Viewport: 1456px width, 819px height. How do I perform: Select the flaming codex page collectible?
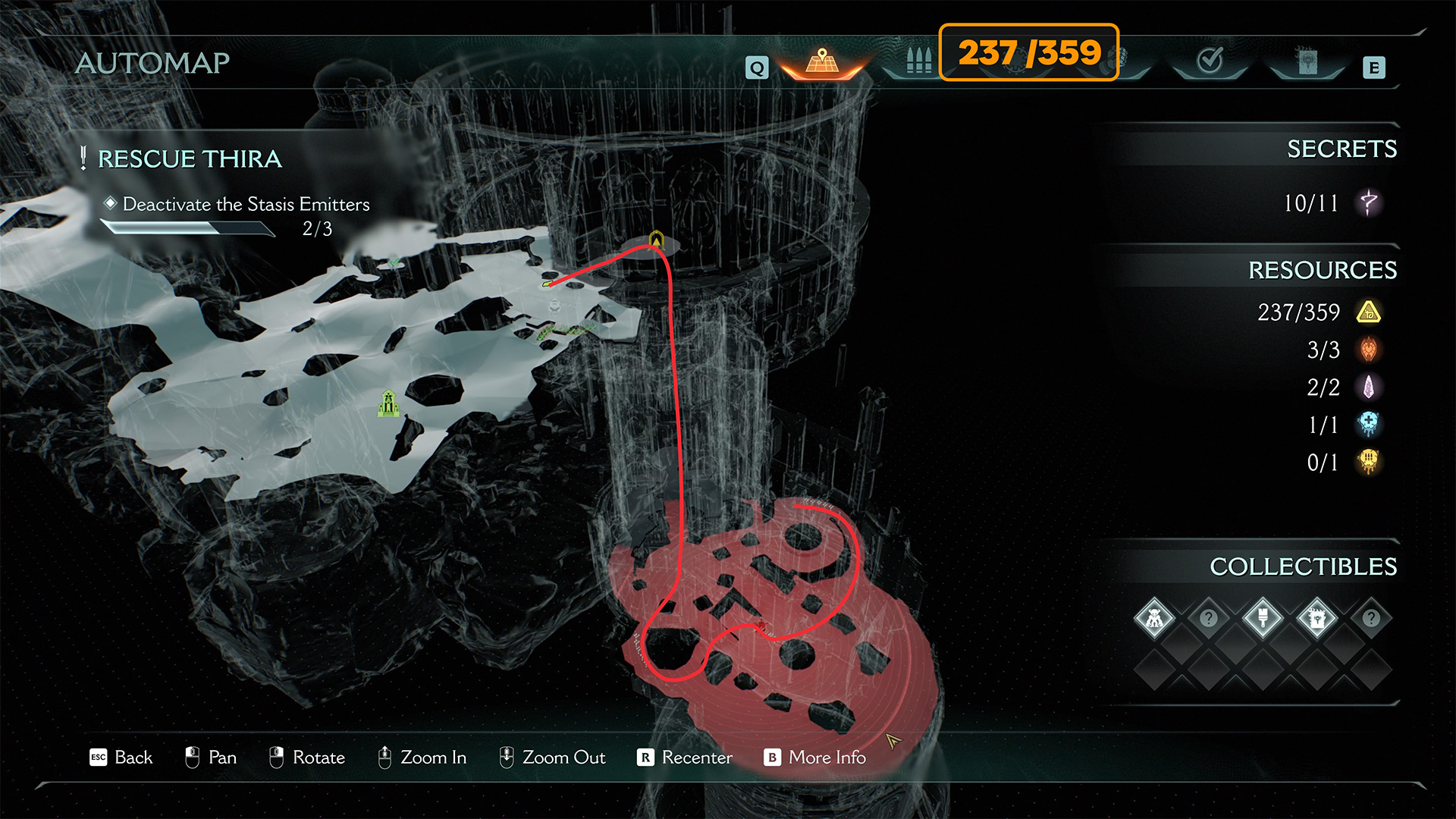[x=1316, y=618]
